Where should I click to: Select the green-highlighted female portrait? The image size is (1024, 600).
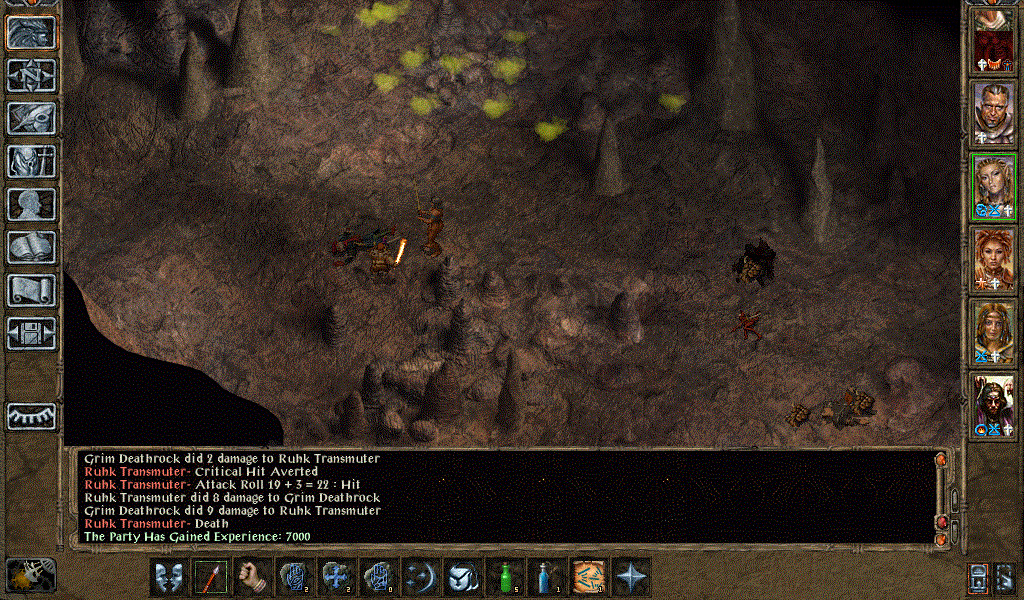(993, 186)
